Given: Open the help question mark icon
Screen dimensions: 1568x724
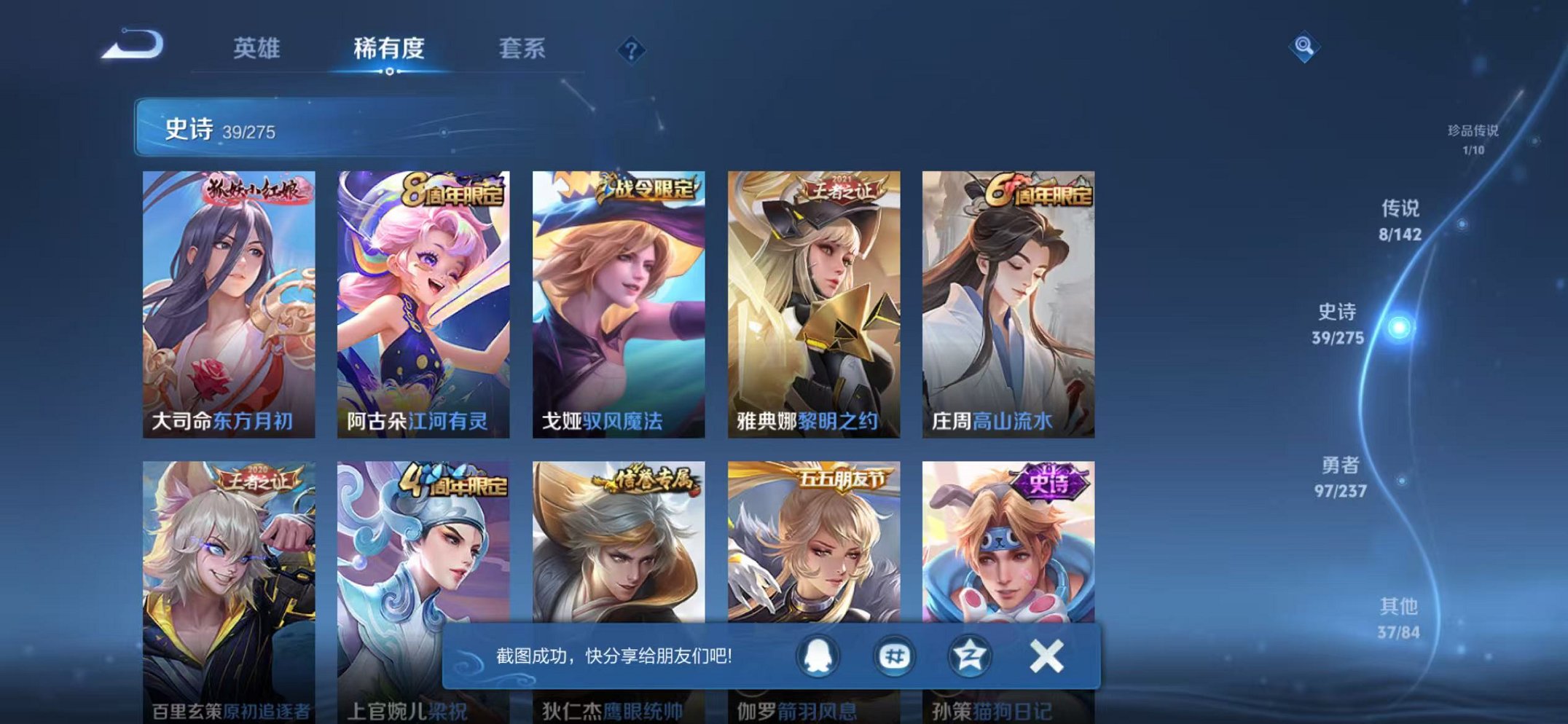Looking at the screenshot, I should point(631,50).
